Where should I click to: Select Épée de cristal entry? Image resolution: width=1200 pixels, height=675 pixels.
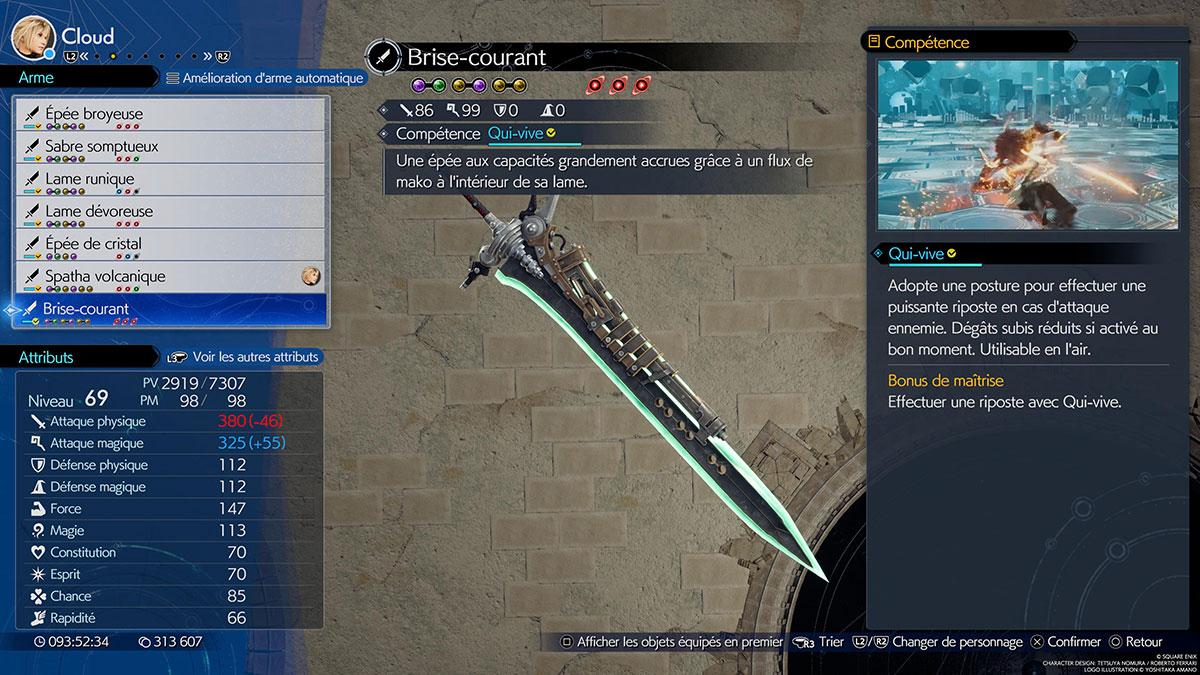click(170, 244)
